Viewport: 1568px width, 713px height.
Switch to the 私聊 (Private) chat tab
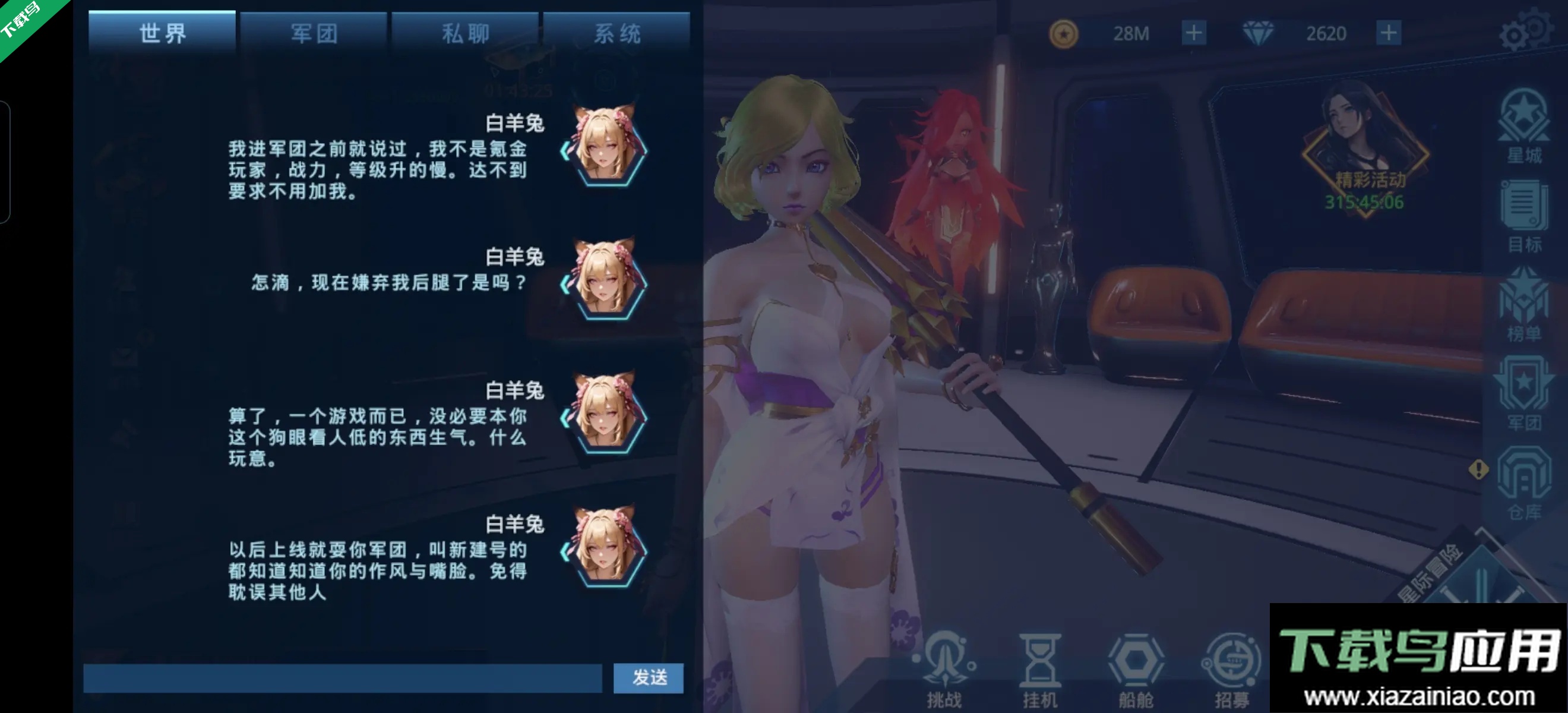pos(464,31)
